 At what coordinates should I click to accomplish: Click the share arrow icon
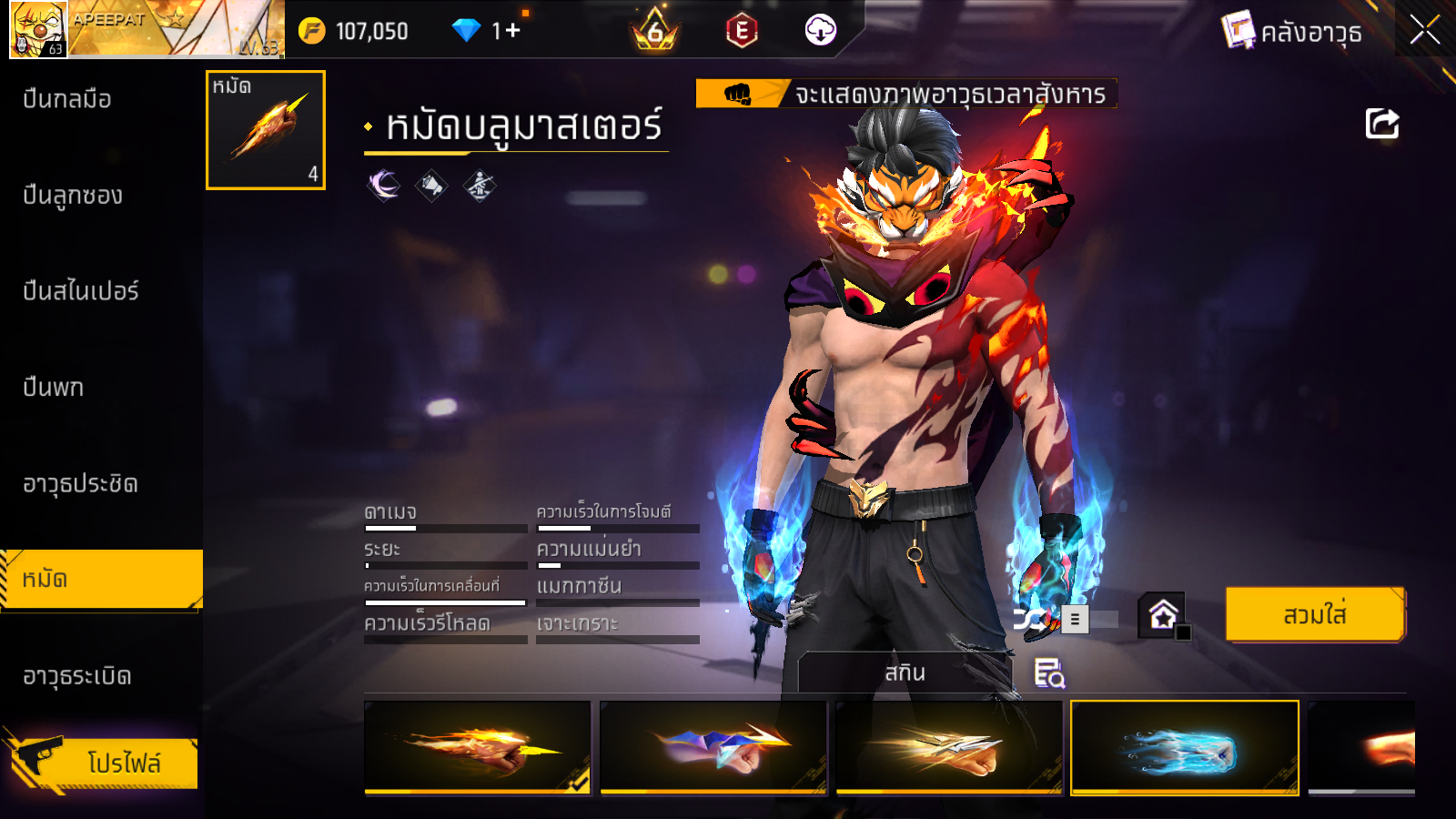[1381, 124]
